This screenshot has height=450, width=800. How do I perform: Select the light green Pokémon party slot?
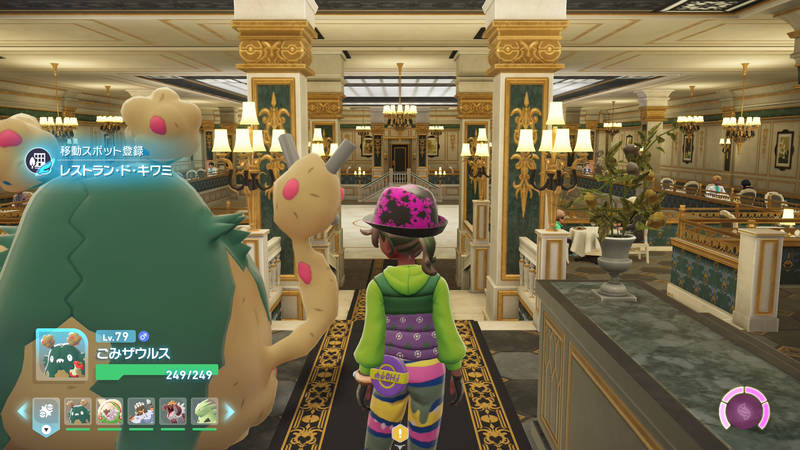[x=204, y=411]
